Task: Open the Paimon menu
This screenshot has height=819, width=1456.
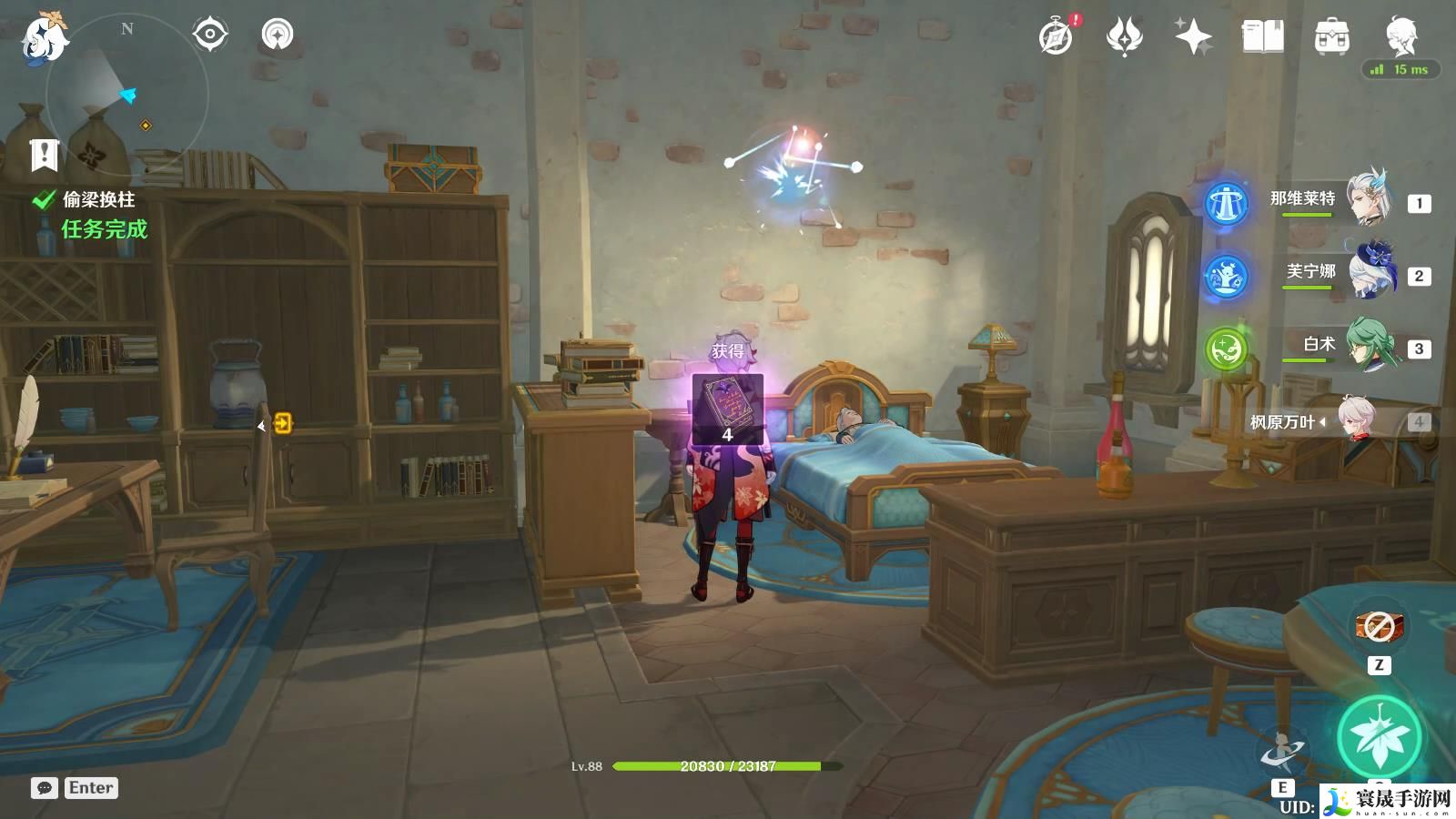Action: [43, 40]
